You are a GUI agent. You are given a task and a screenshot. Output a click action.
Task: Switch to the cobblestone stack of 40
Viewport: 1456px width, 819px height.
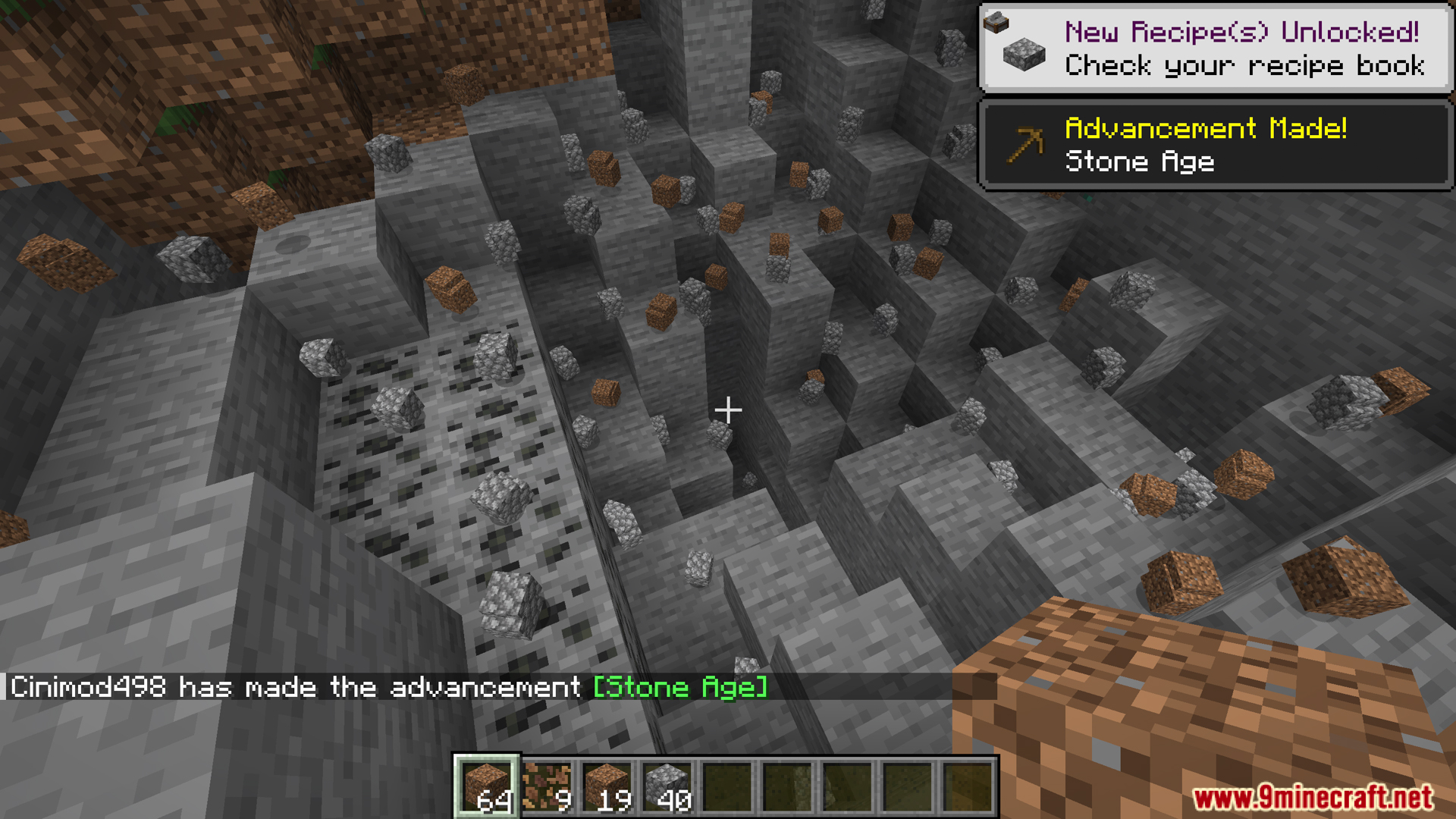667,786
